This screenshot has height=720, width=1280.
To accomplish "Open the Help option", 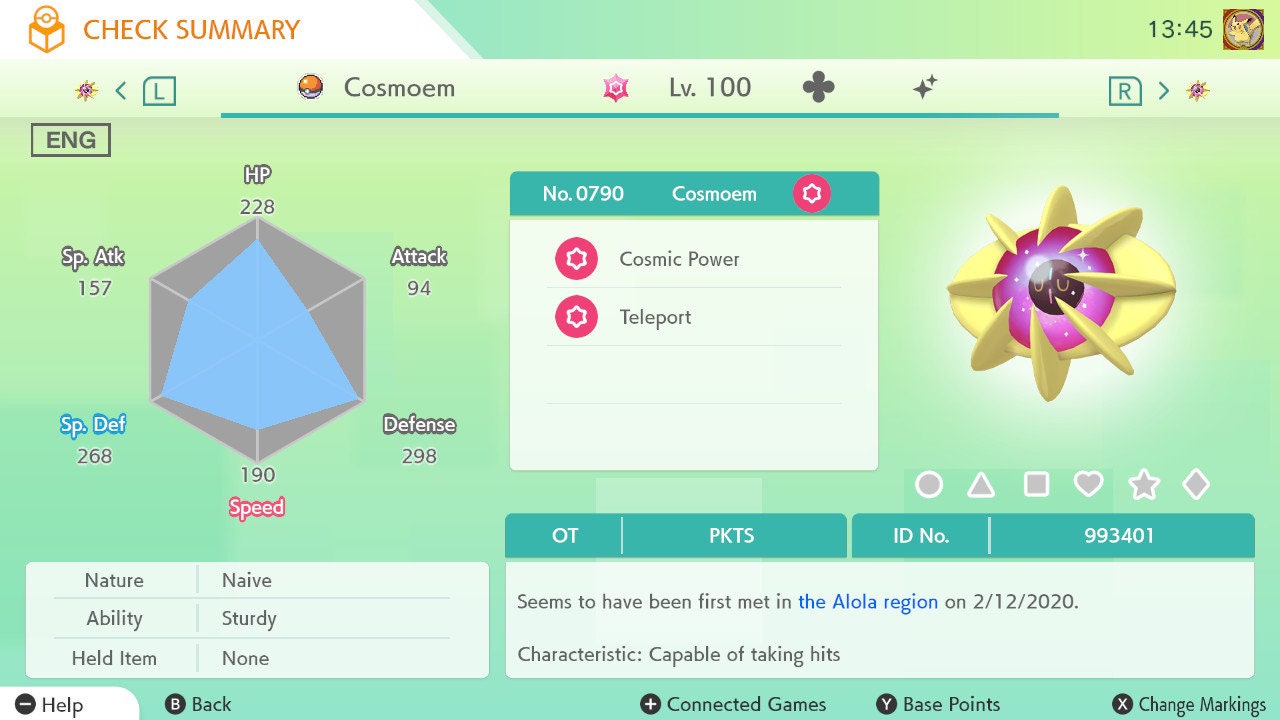I will (x=50, y=705).
